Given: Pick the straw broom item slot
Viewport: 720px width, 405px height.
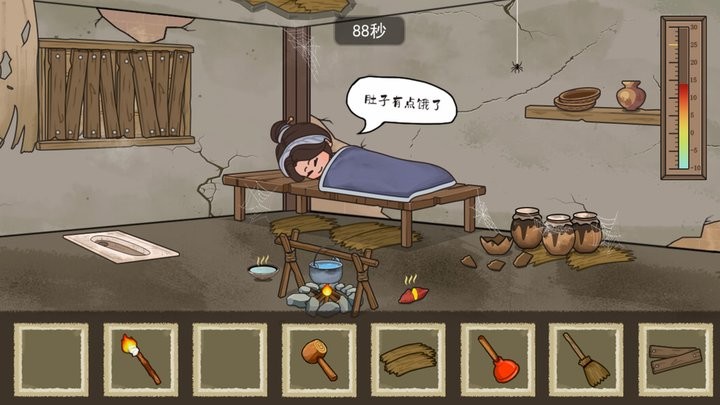Looking at the screenshot, I should click(x=586, y=359).
